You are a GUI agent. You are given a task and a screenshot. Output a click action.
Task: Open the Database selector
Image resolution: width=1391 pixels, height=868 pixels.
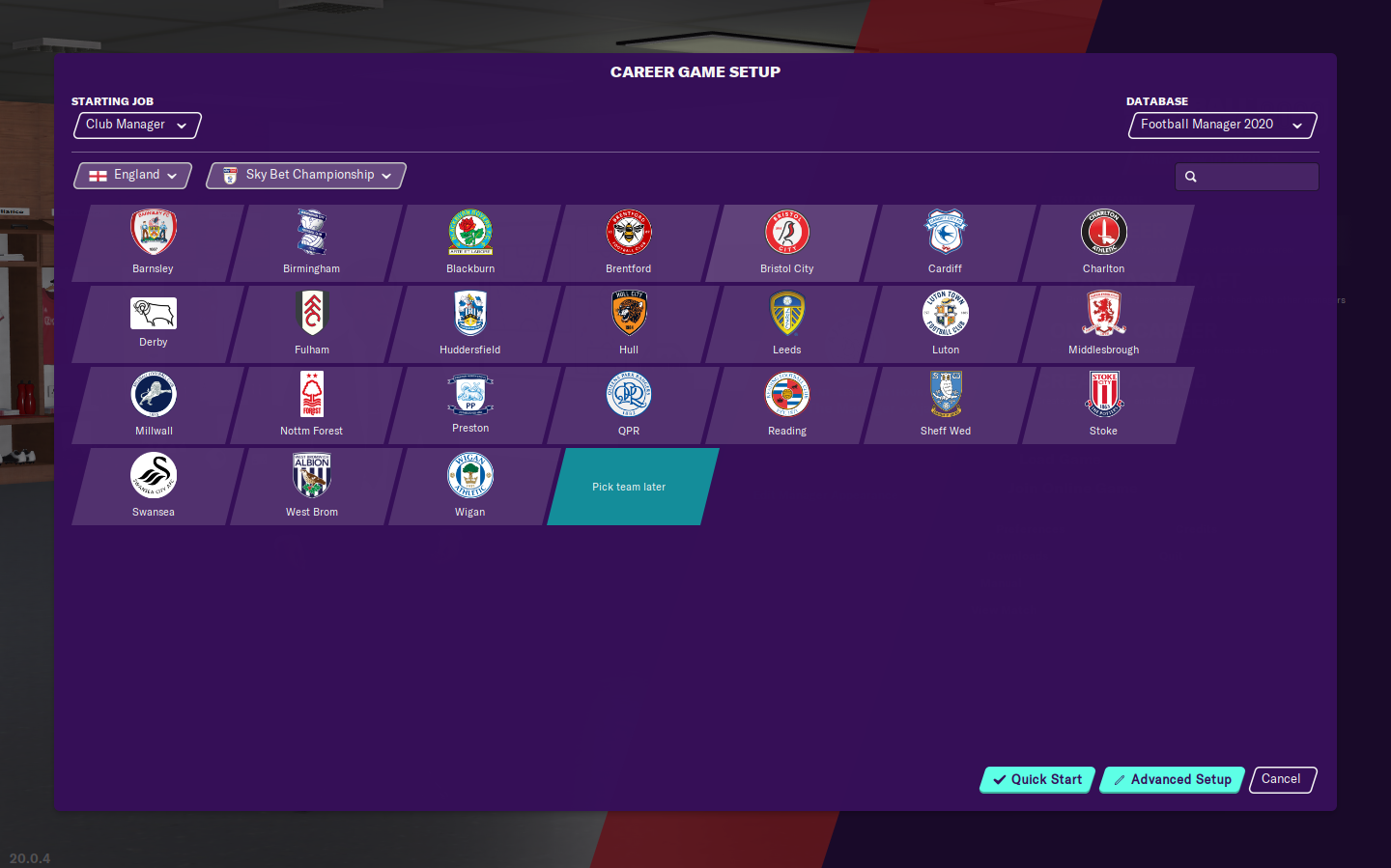(x=1221, y=125)
